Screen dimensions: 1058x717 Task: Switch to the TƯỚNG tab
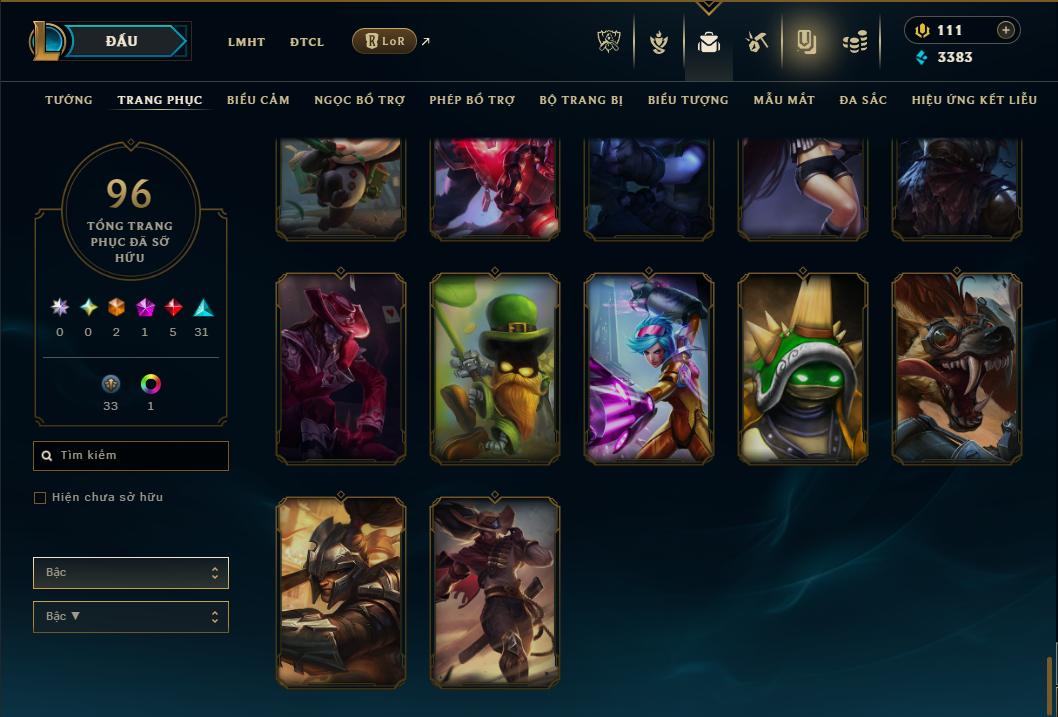(x=69, y=100)
